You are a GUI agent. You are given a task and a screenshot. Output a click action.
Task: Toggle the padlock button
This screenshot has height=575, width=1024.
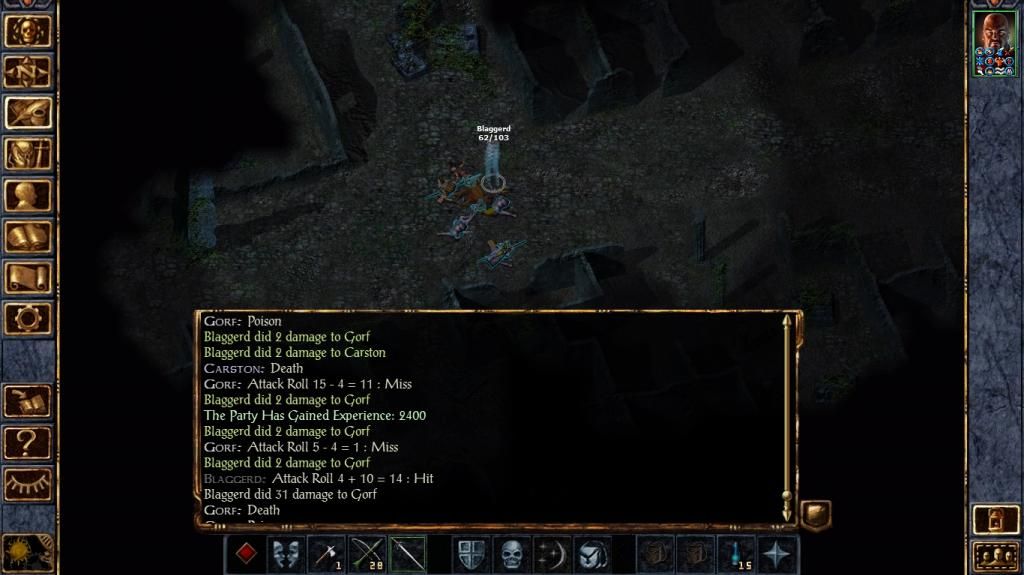(994, 520)
